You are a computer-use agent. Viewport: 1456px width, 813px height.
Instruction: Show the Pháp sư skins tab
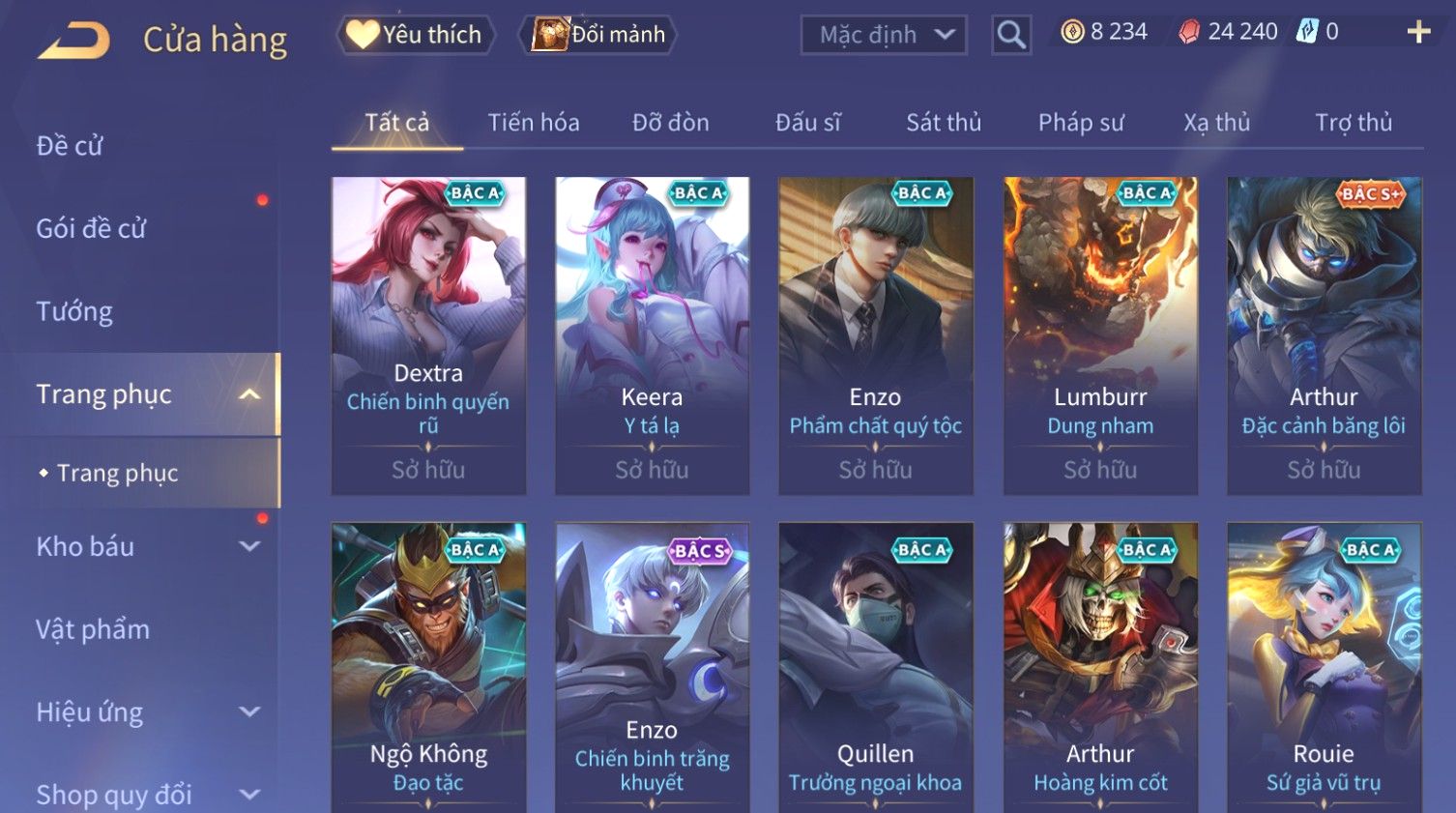tap(1081, 123)
